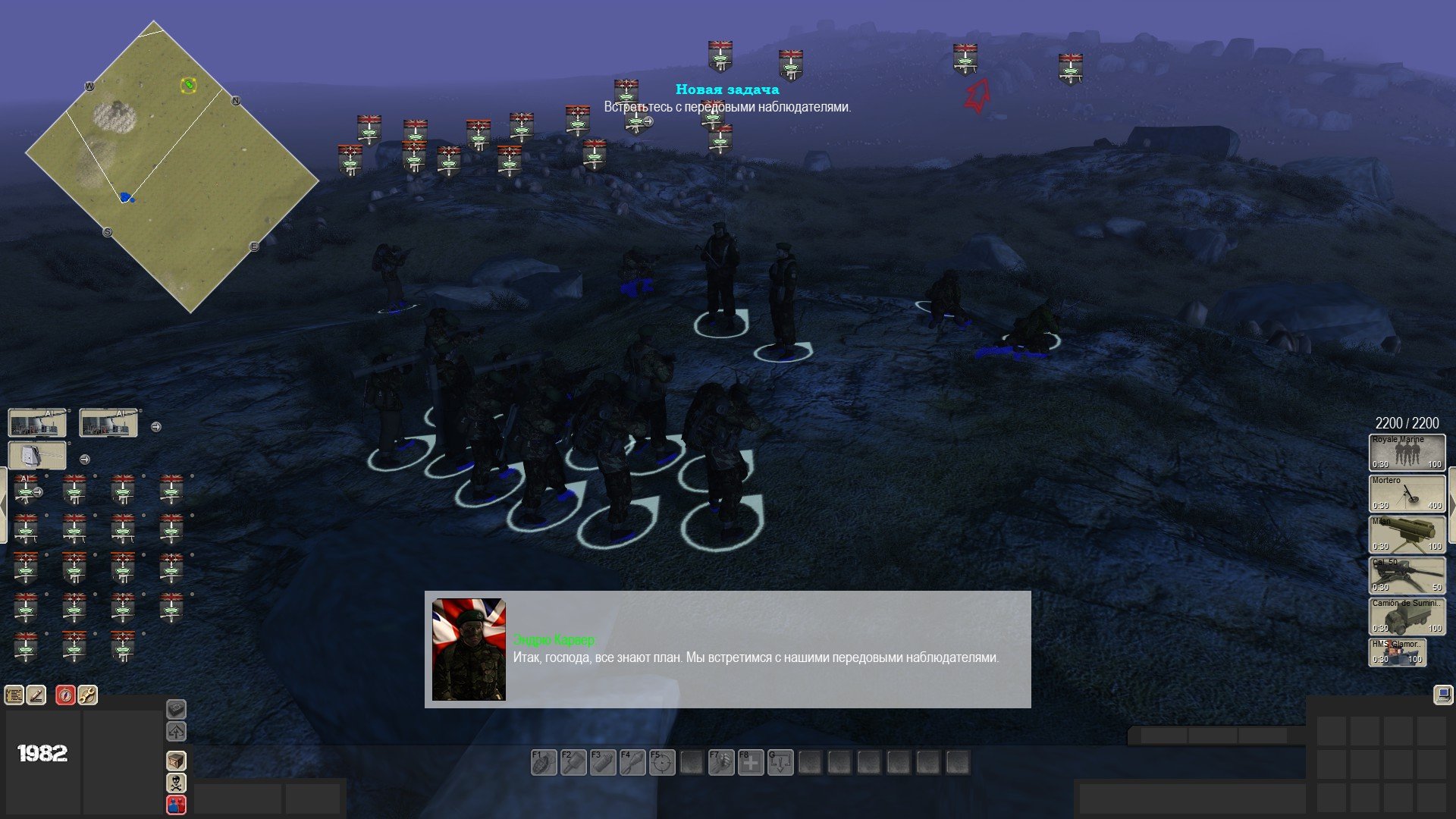Viewport: 1456px width, 819px height.
Task: Choose the HMS Glamorgan reinforcement
Action: 1397,653
